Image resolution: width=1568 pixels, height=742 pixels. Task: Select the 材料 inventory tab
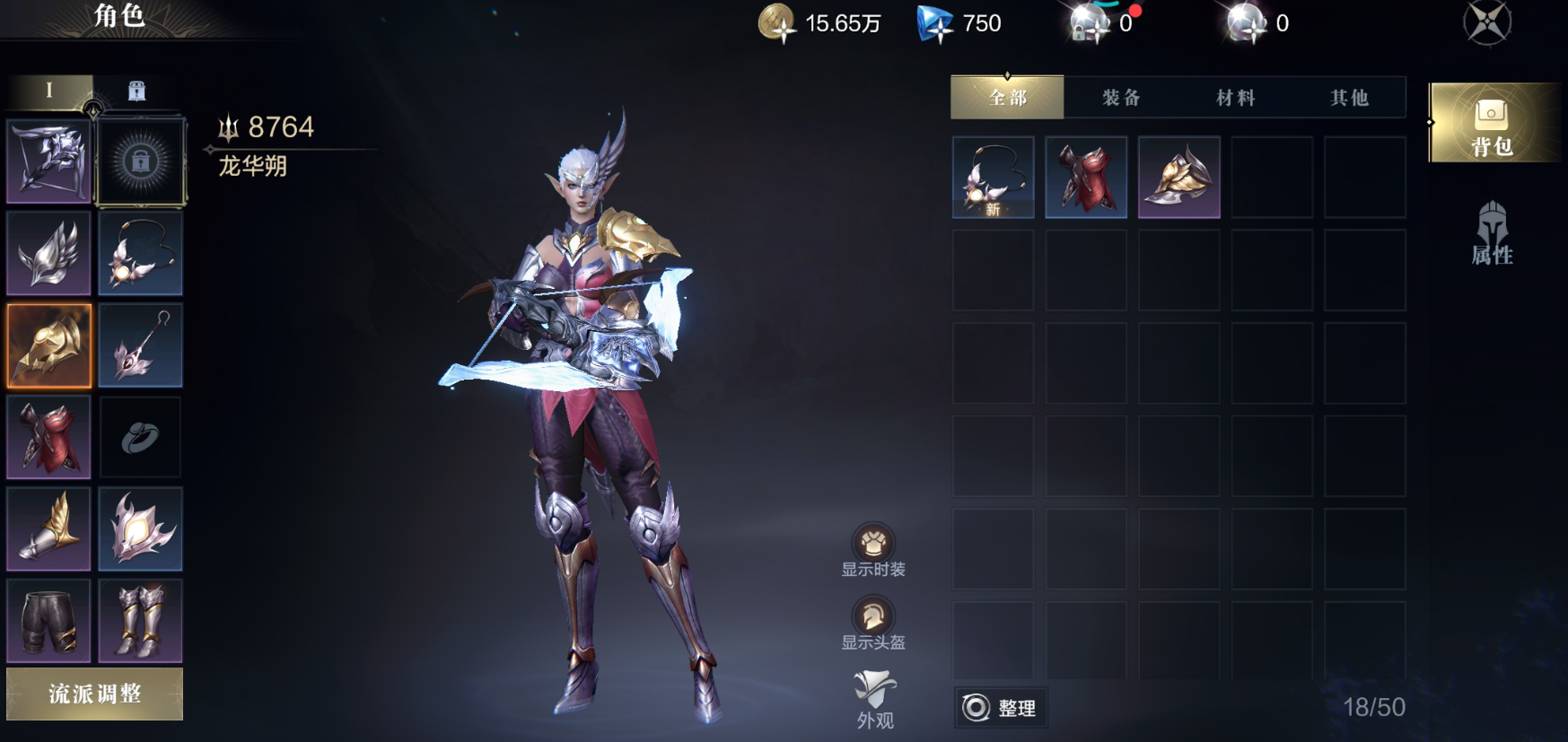(x=1235, y=97)
